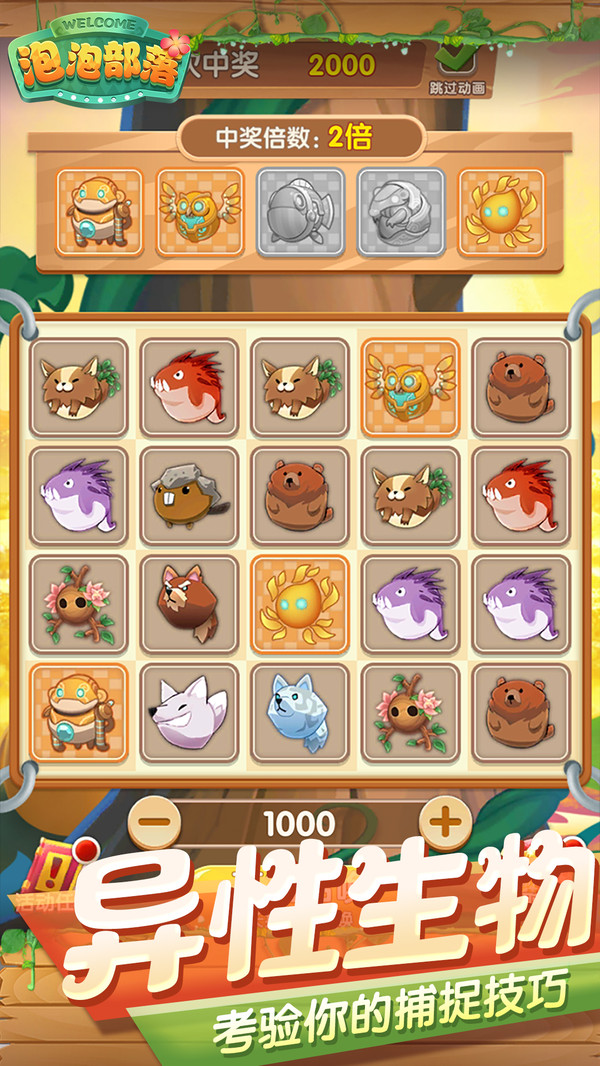Increase the bet with the plus button
Viewport: 600px width, 1066px height.
tap(444, 824)
